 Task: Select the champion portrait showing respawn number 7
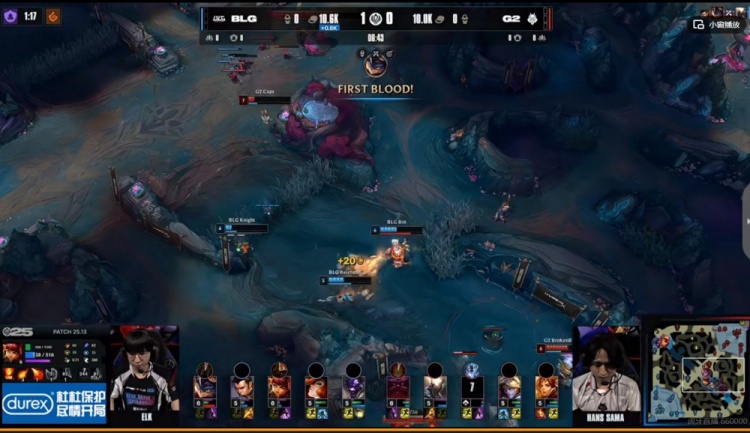click(472, 385)
